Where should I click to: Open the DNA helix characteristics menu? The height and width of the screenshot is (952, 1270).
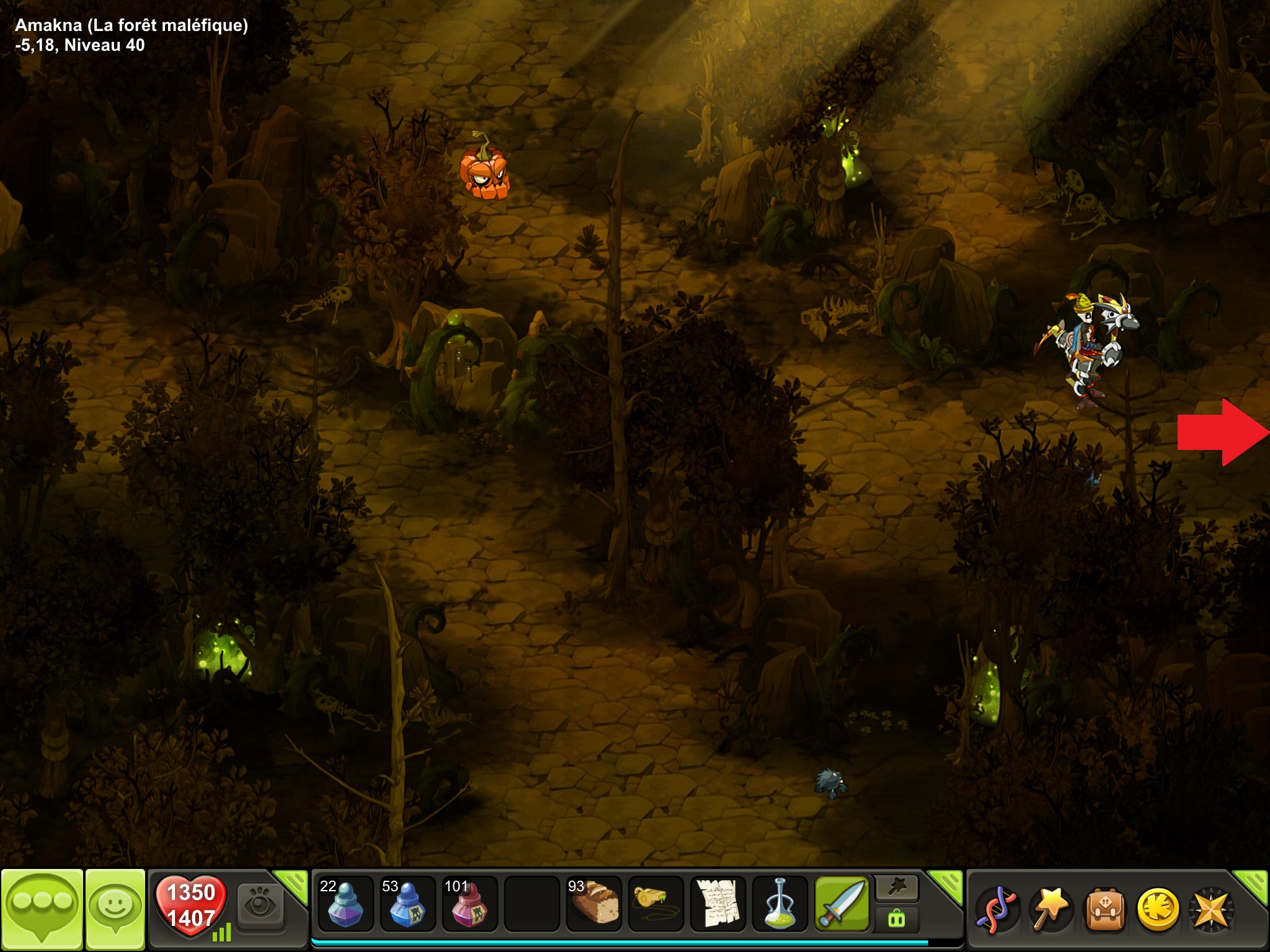click(x=997, y=909)
